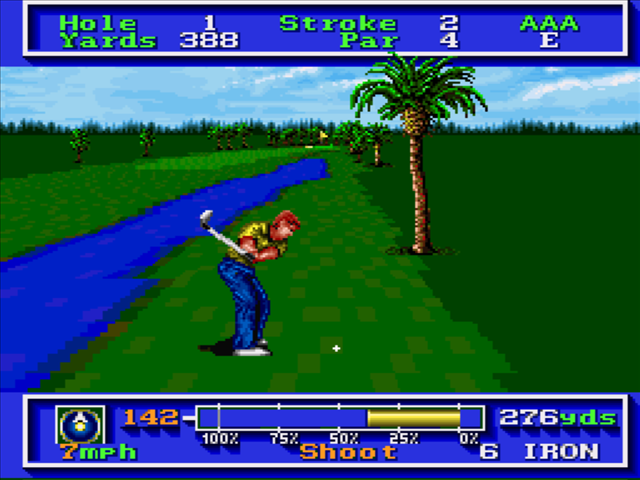Click the swing power meter bar
The height and width of the screenshot is (480, 640).
[340, 417]
